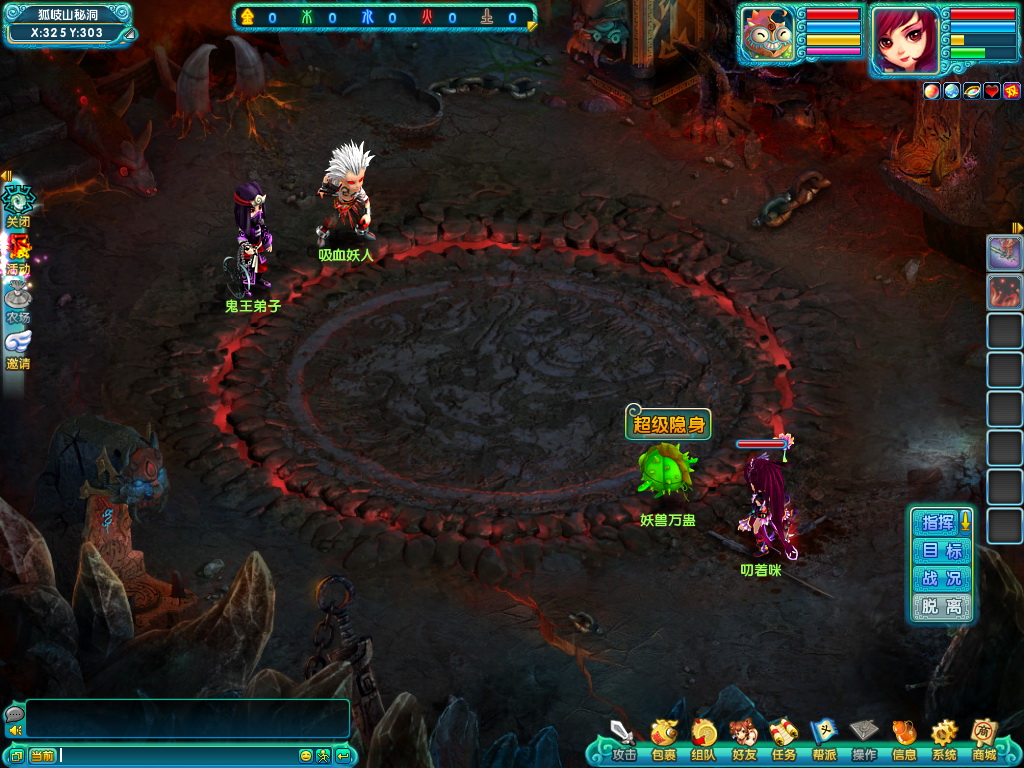Image resolution: width=1024 pixels, height=768 pixels.
Task: Open the 系统 system settings gear
Action: coord(943,735)
